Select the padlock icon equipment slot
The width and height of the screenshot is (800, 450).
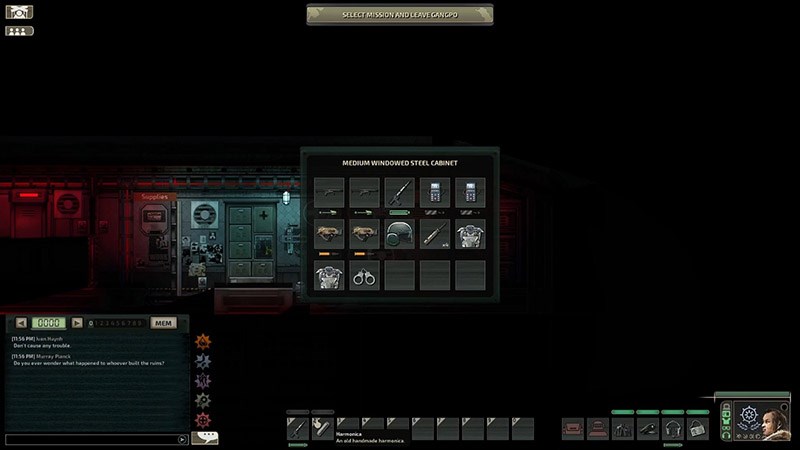click(697, 429)
